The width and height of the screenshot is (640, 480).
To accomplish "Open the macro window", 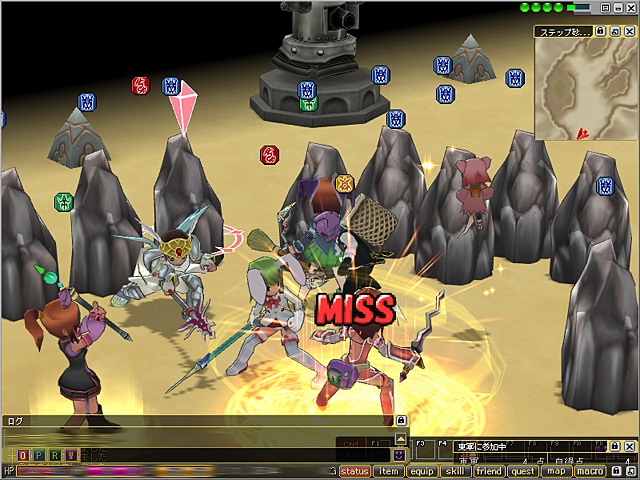I will click(x=590, y=471).
